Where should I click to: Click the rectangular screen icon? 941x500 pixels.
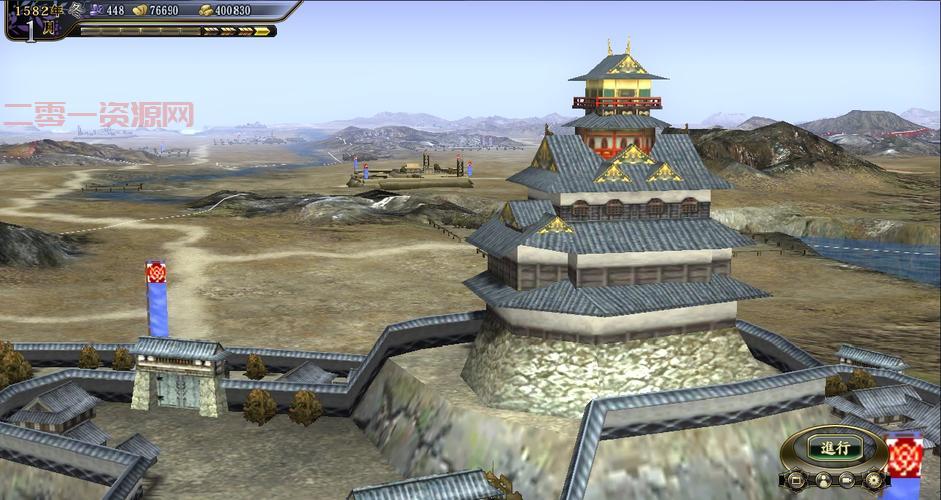(x=796, y=481)
